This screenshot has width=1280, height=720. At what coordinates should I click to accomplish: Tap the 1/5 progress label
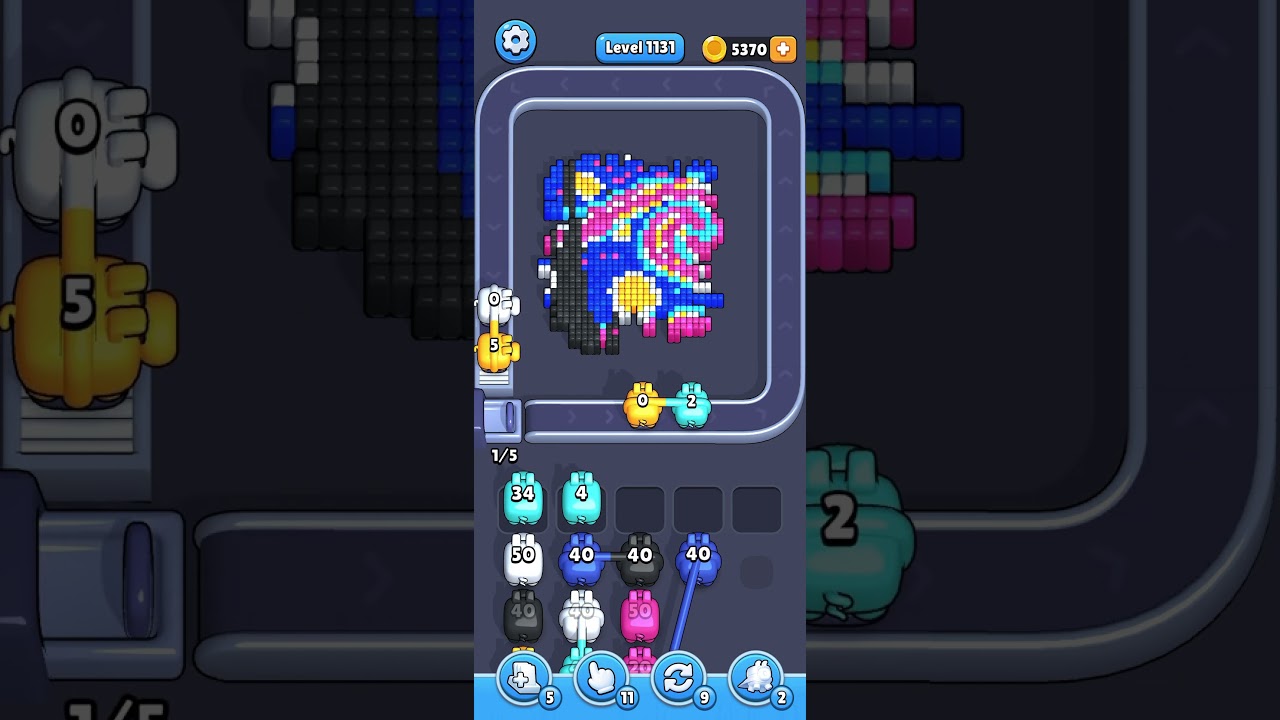tap(503, 454)
